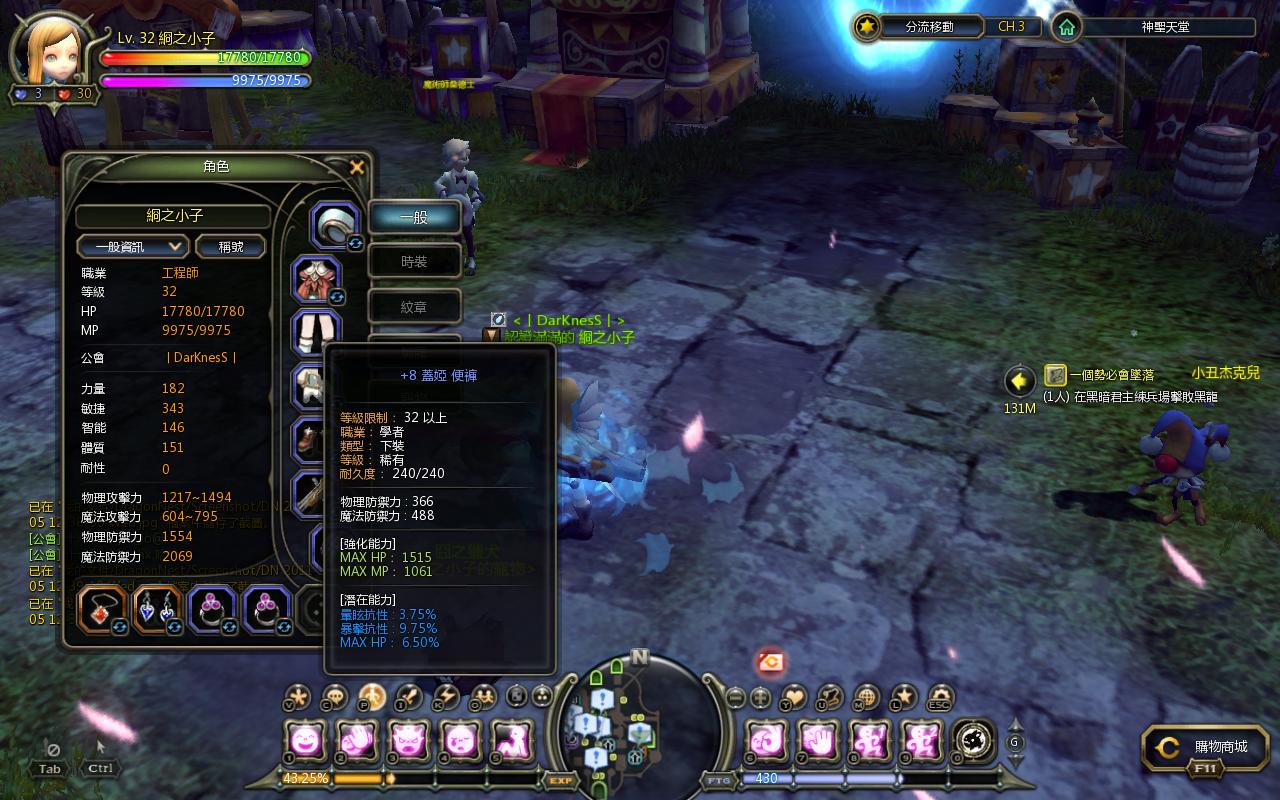
Task: Click the heart icon labeled Y
Action: point(794,697)
